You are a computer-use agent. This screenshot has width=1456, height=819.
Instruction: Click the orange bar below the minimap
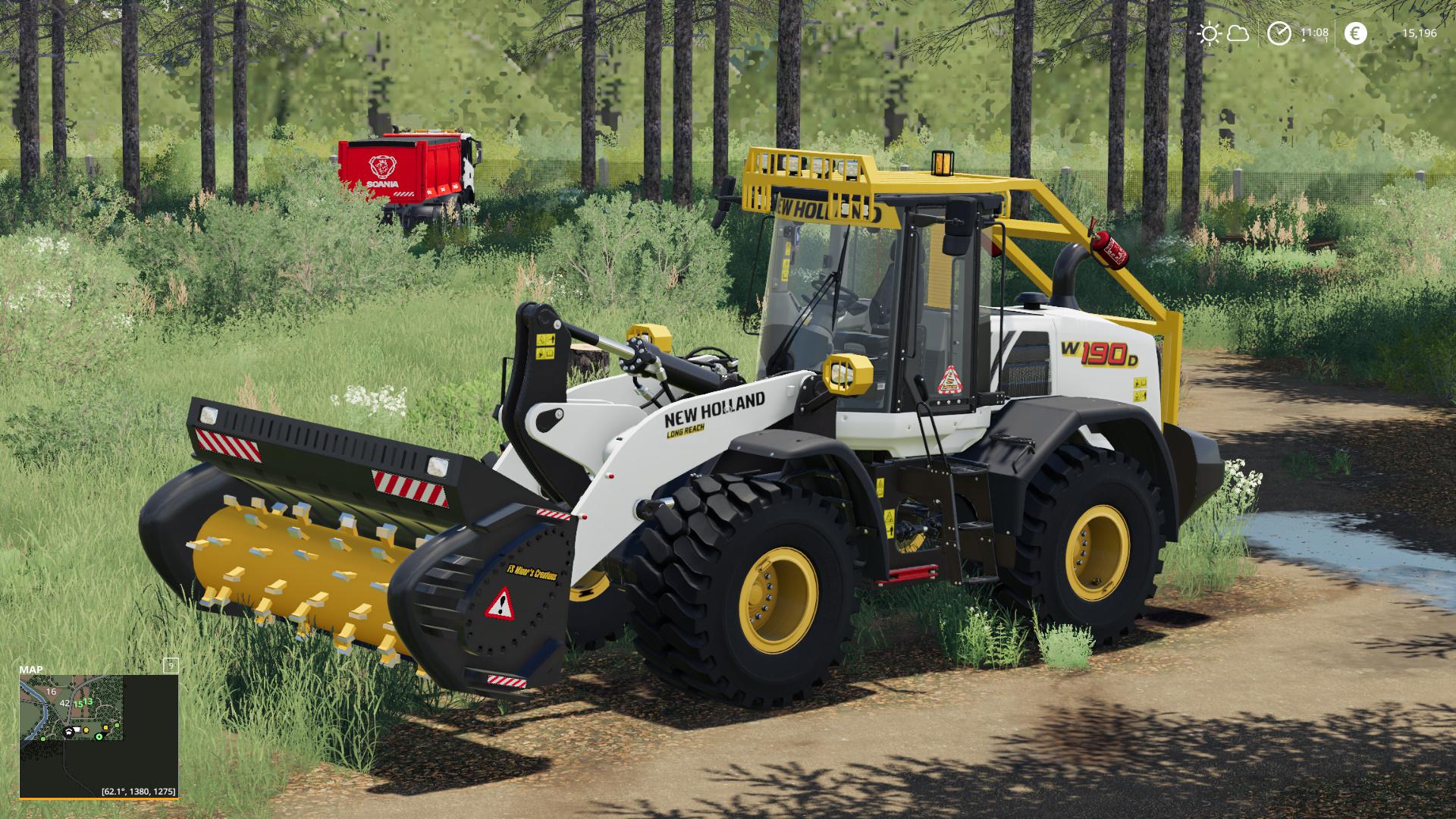[99, 799]
